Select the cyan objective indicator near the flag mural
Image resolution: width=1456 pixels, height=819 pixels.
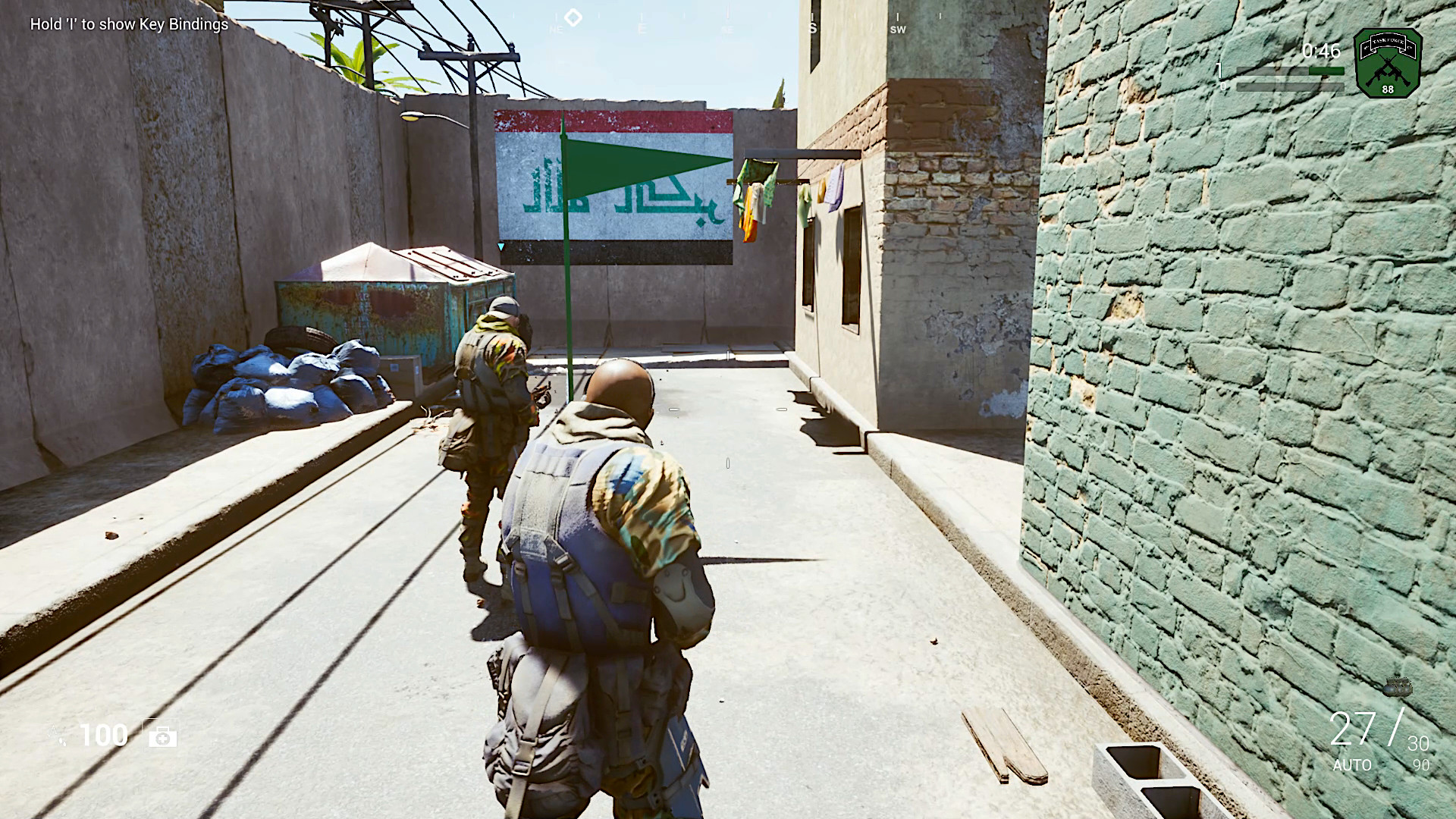(500, 246)
